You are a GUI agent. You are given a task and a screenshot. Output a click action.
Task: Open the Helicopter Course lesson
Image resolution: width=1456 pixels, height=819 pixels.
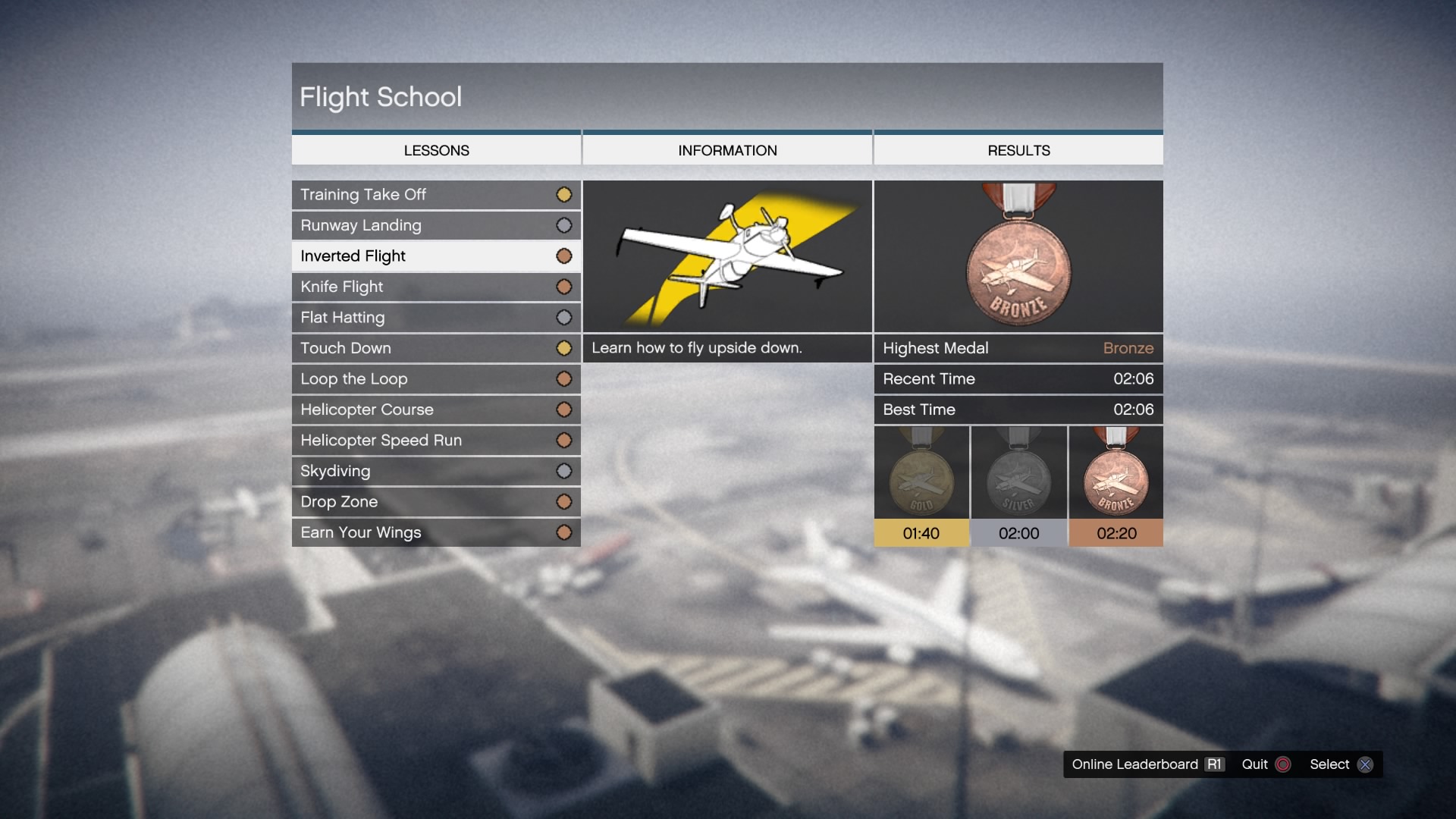(x=436, y=409)
